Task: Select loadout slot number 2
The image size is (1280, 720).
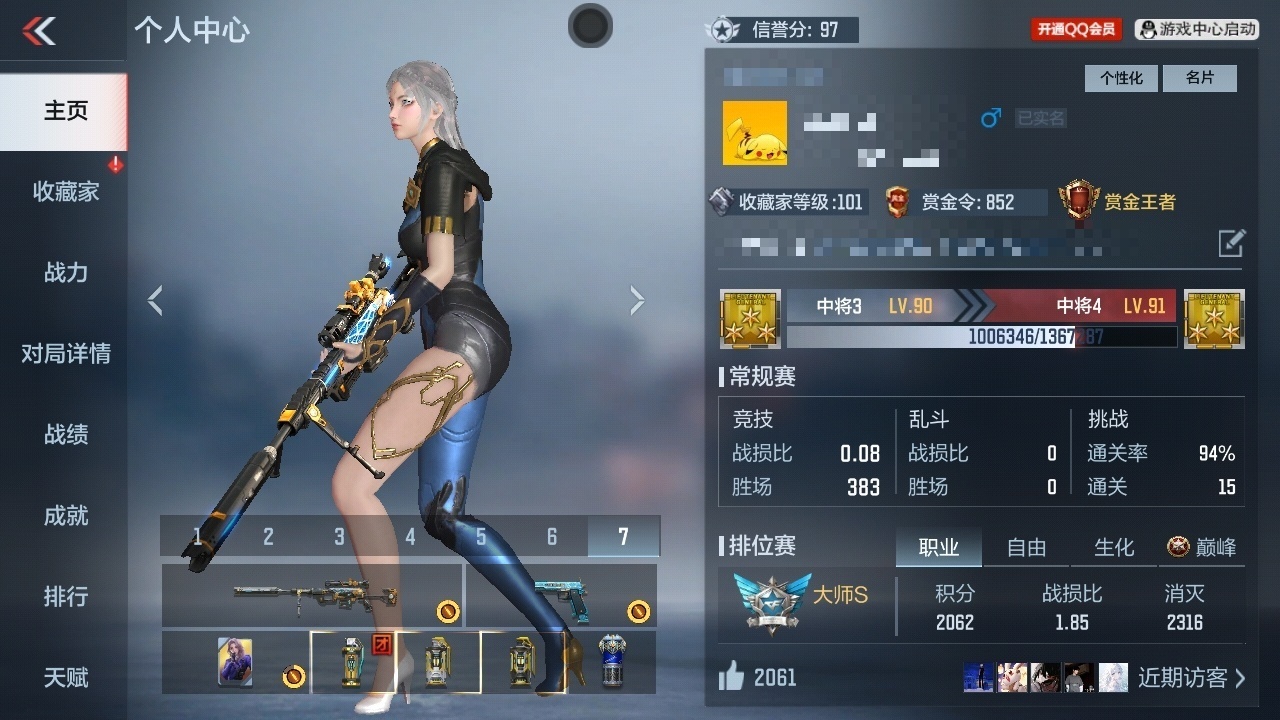Action: pos(268,537)
